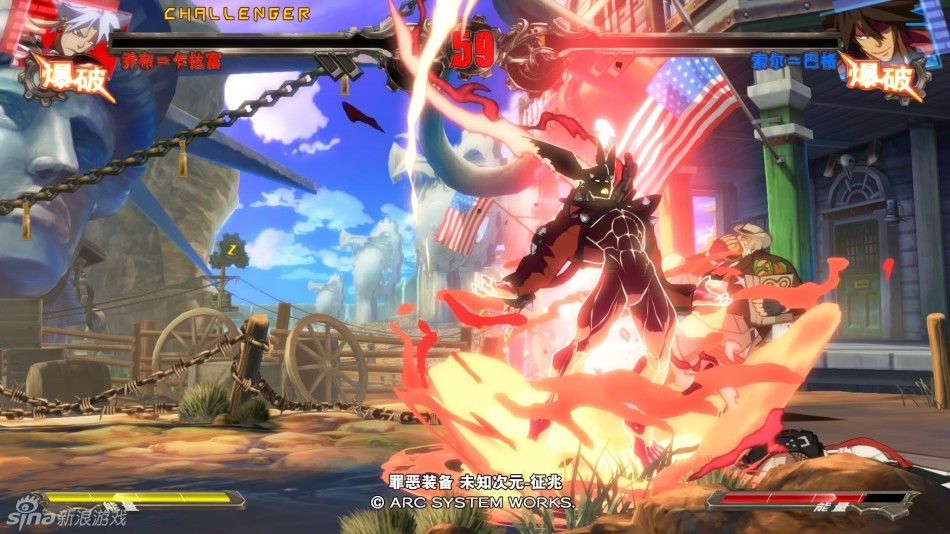This screenshot has width=950, height=534.
Task: Open the sina 新浪游戏 watermark logo
Action: [x=66, y=517]
